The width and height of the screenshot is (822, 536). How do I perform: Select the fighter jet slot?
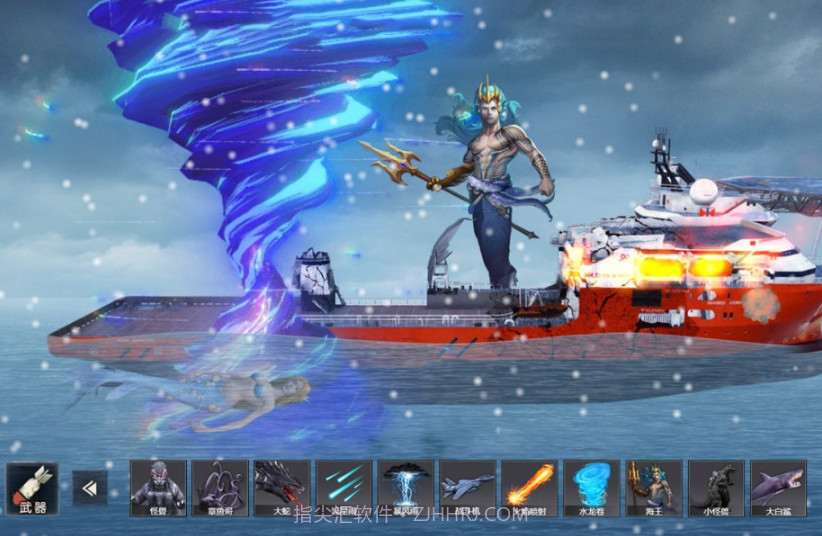(x=468, y=488)
